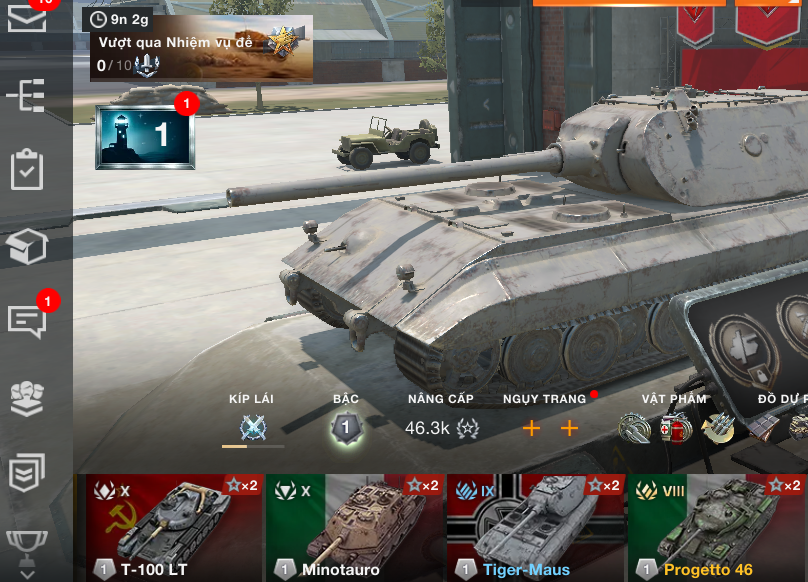
Task: Open the lighthouse event tile
Action: tap(146, 136)
